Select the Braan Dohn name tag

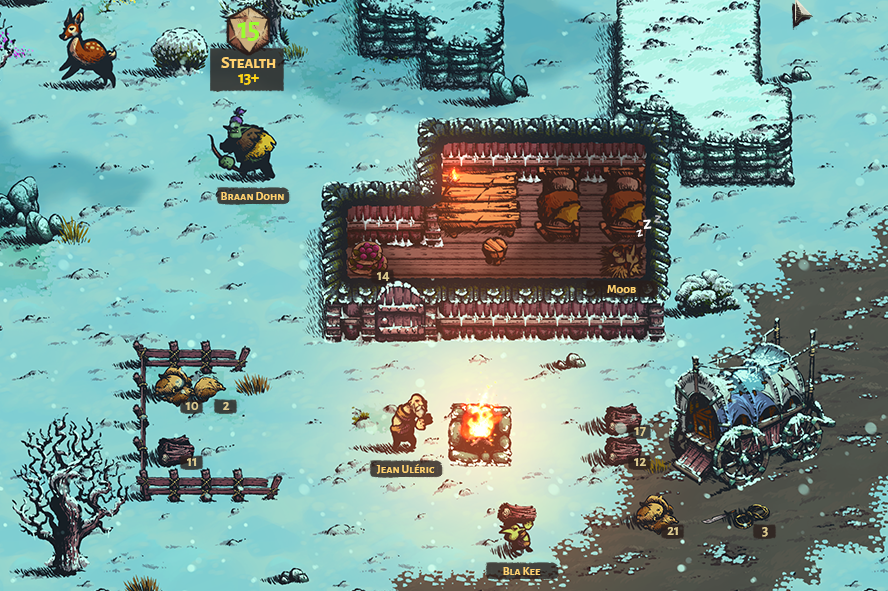[252, 196]
